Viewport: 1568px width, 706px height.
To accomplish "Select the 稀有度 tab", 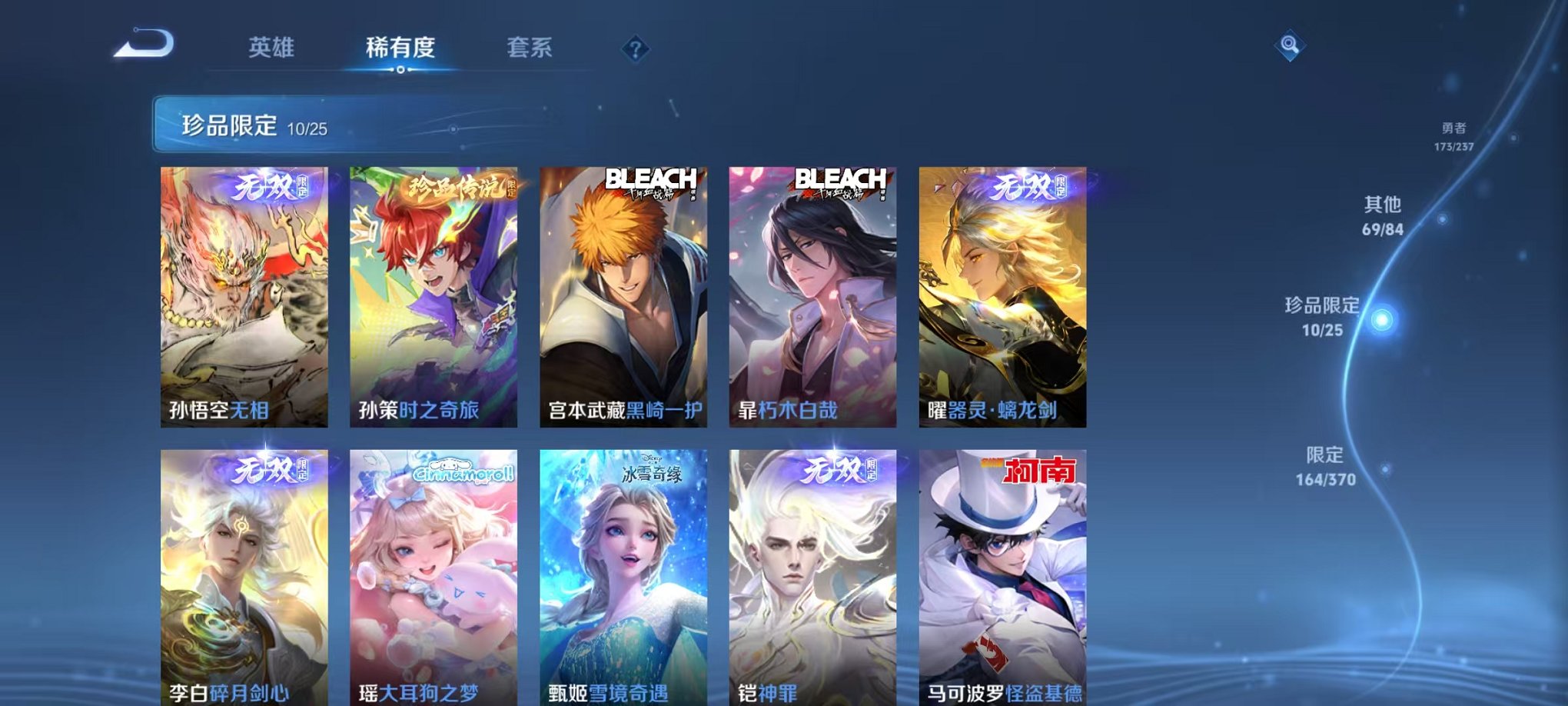I will pos(400,46).
